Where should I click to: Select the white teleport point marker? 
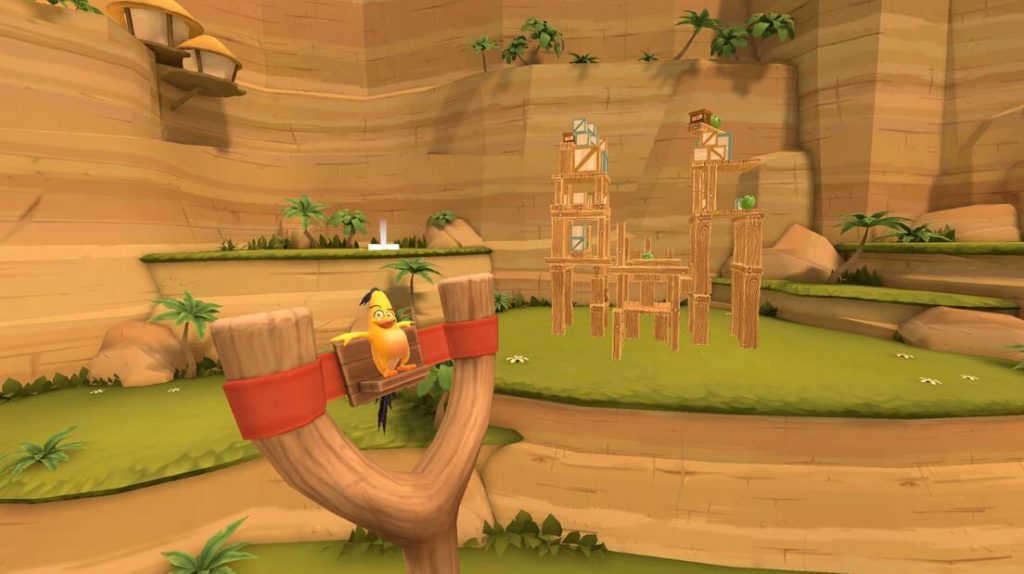383,240
